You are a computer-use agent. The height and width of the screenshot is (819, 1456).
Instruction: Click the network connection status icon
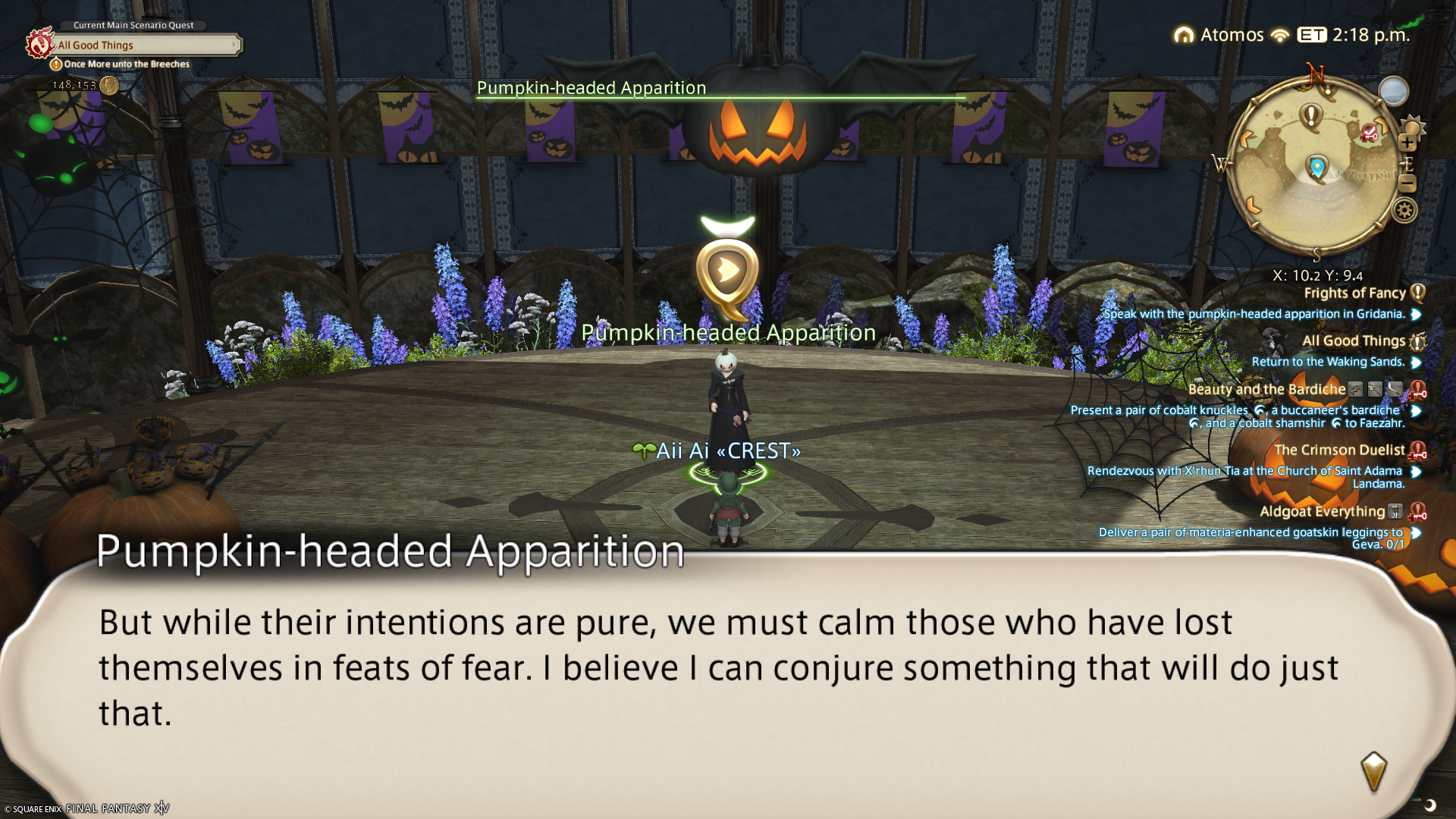click(1280, 36)
